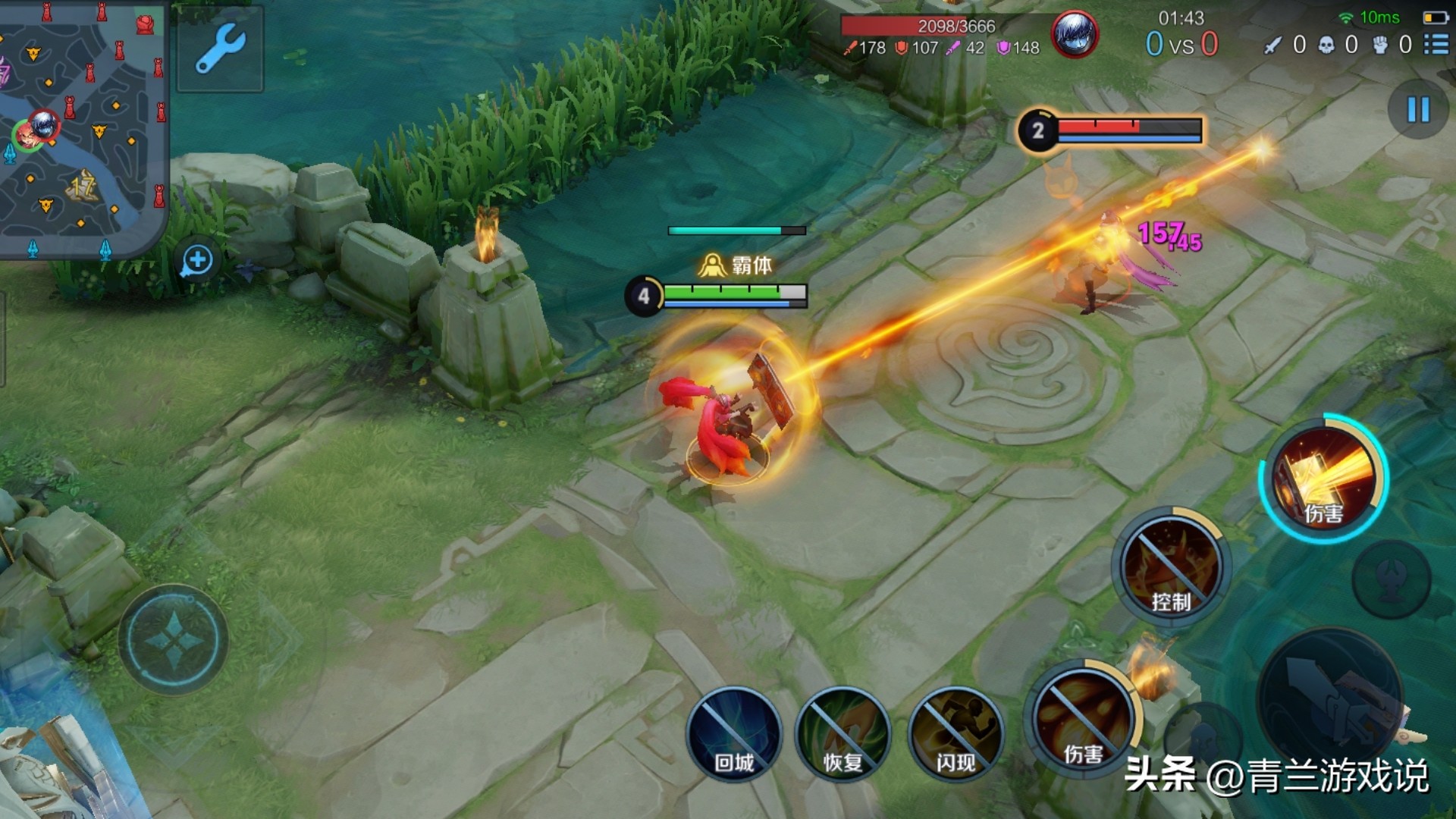Activate the 恢复 heal skill
Screen dimensions: 1456x819
pyautogui.click(x=843, y=734)
